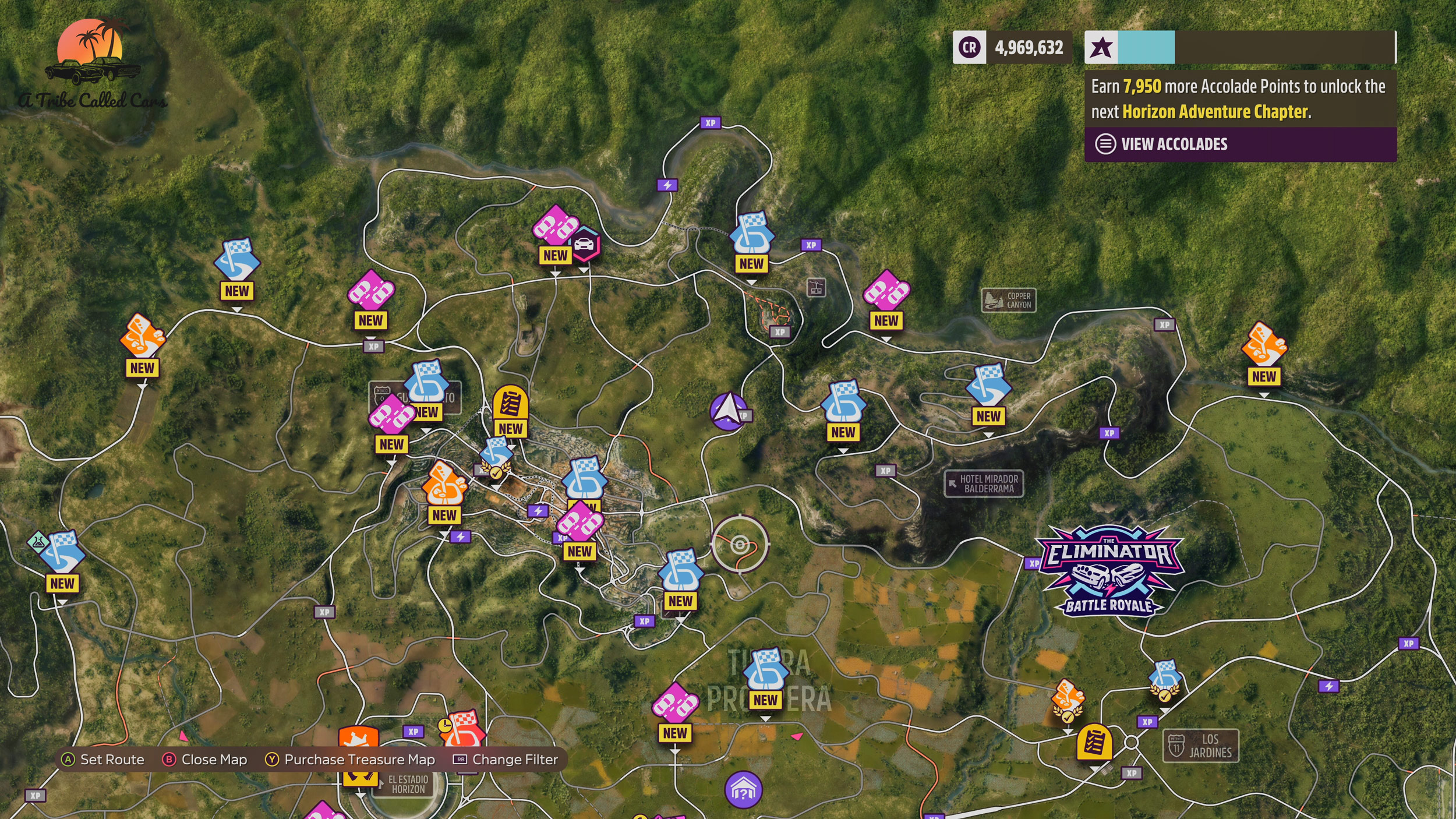The image size is (1456, 819).
Task: Choose the Hotel Mirador Balderrama marker
Action: tap(984, 483)
